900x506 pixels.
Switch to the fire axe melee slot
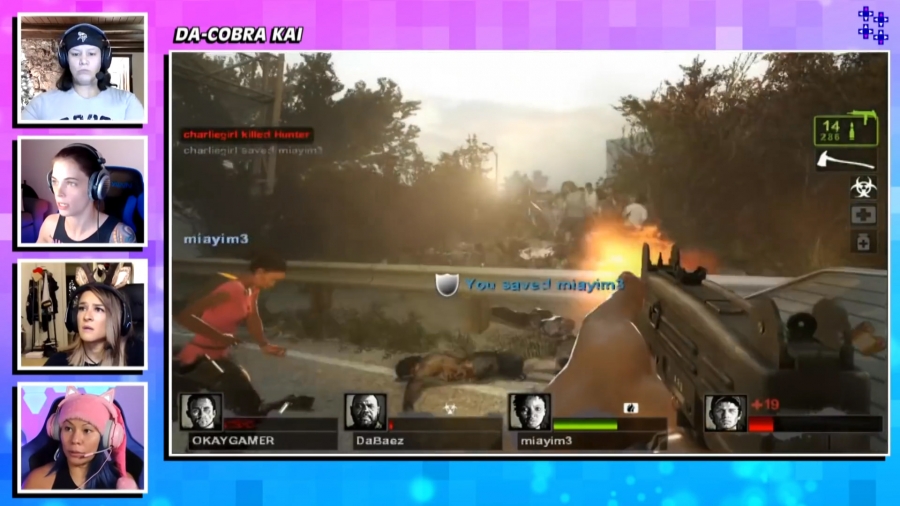[x=846, y=161]
